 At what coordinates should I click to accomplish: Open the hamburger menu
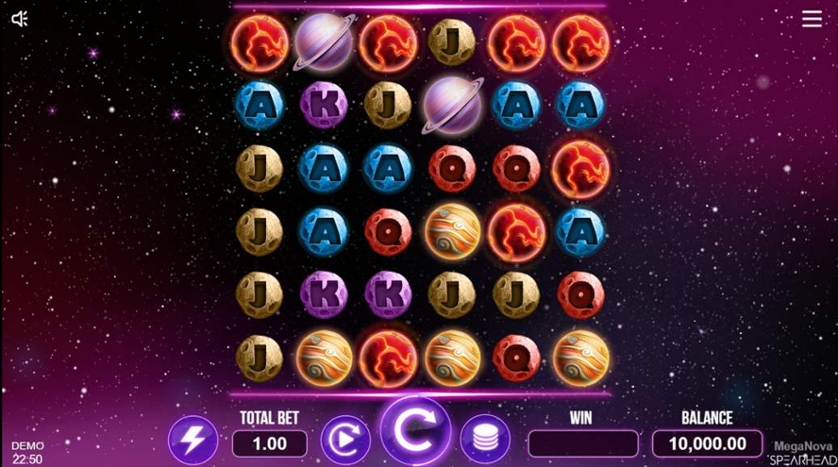tap(811, 19)
